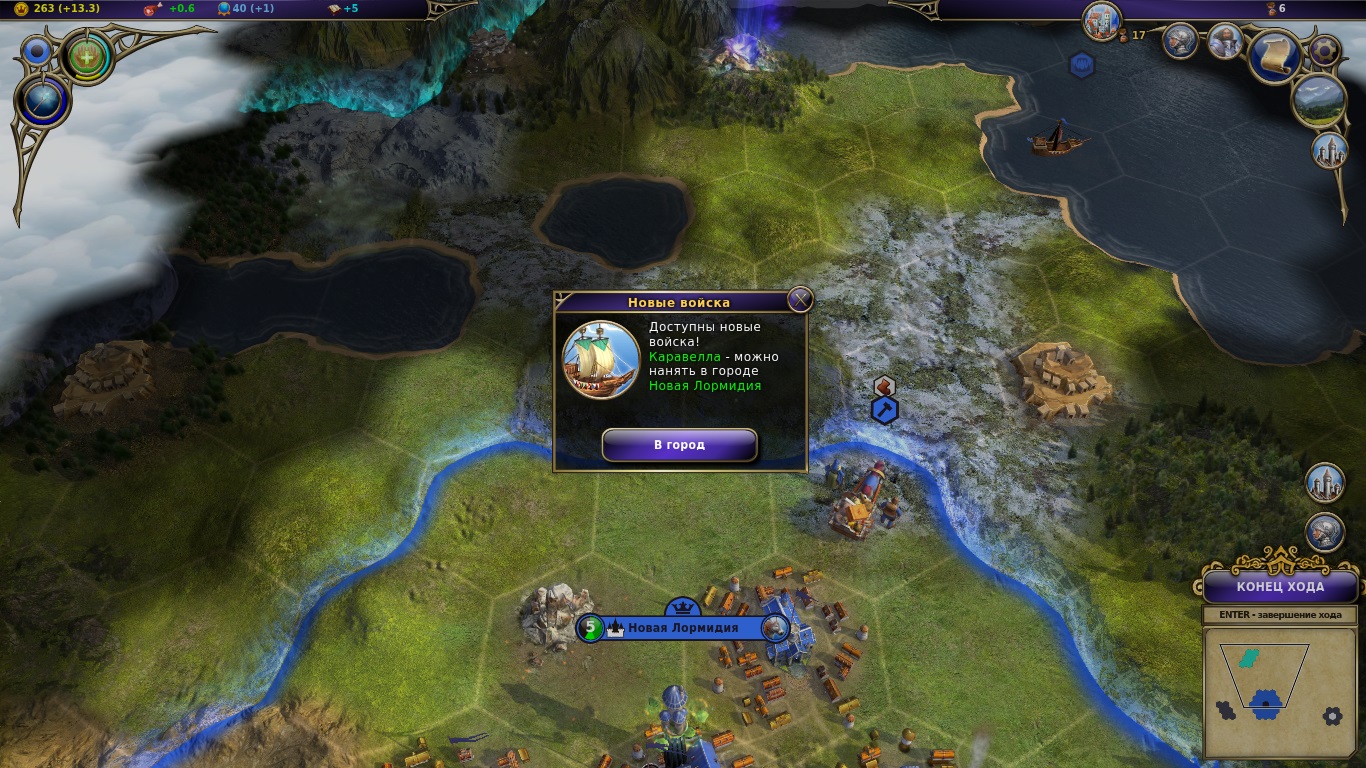Select the "Новая Лормидия" city banner
1366x768 pixels.
pos(682,628)
